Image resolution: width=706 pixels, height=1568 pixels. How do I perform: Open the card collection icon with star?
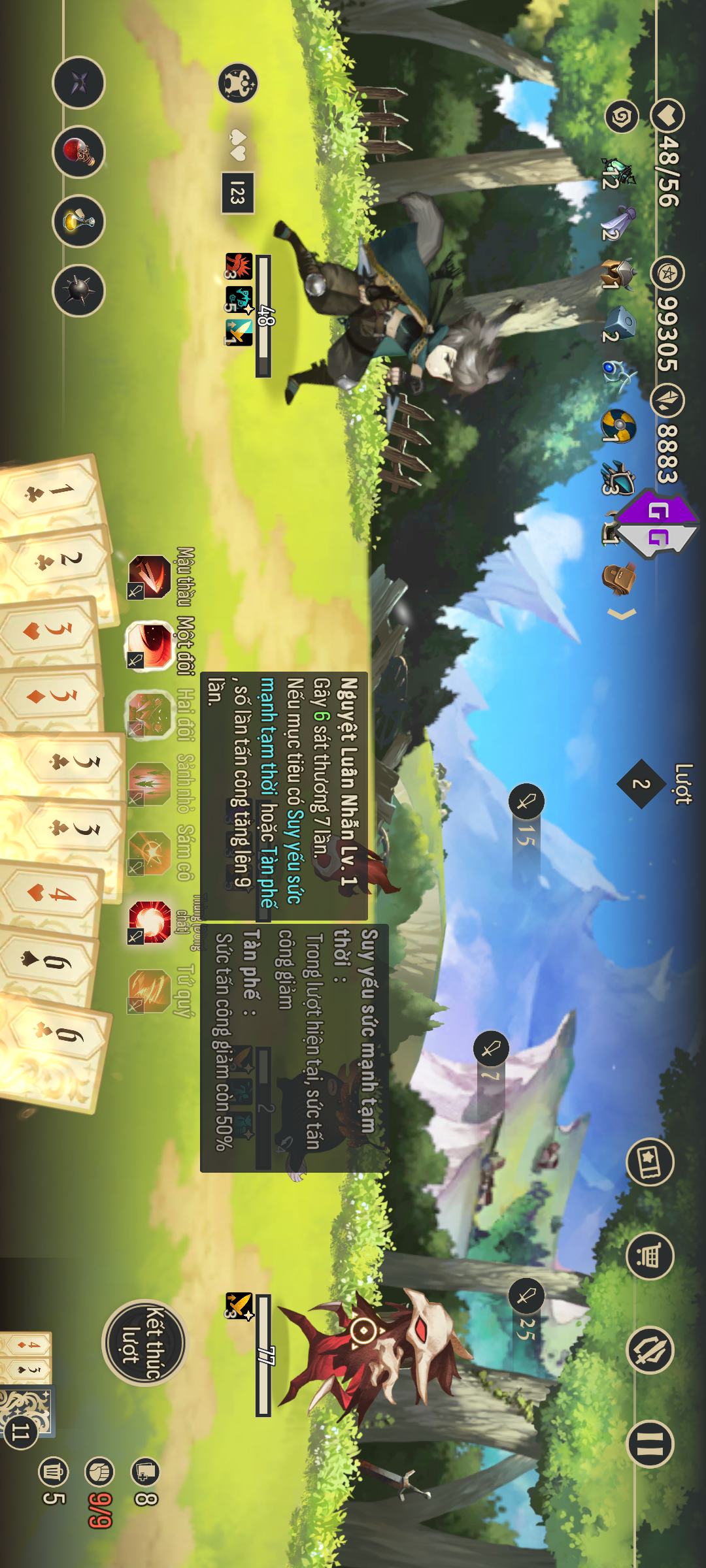650,1162
